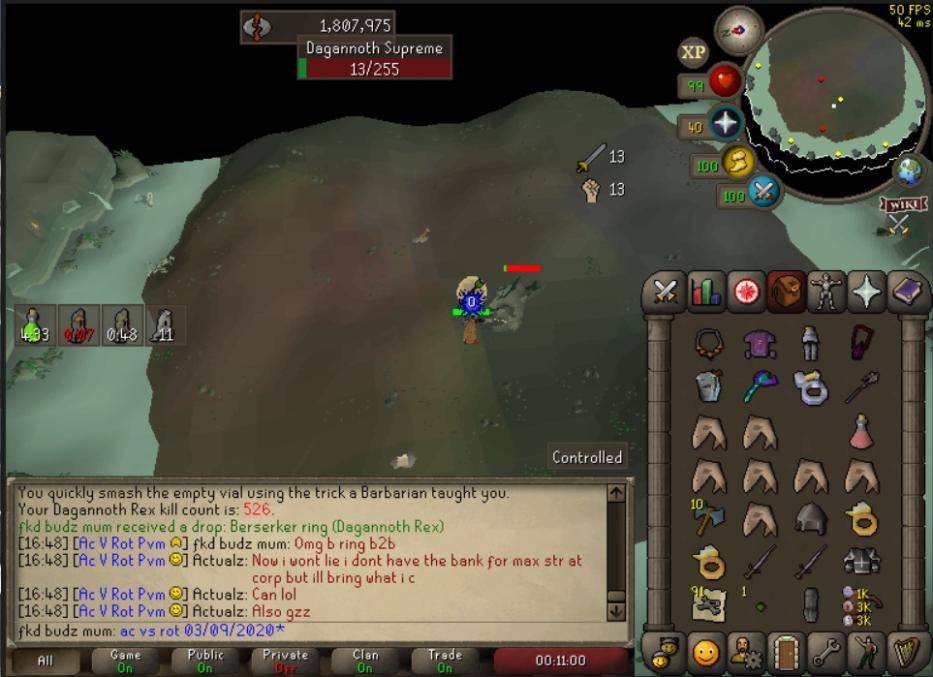Open the Logout door tab

pos(787,654)
